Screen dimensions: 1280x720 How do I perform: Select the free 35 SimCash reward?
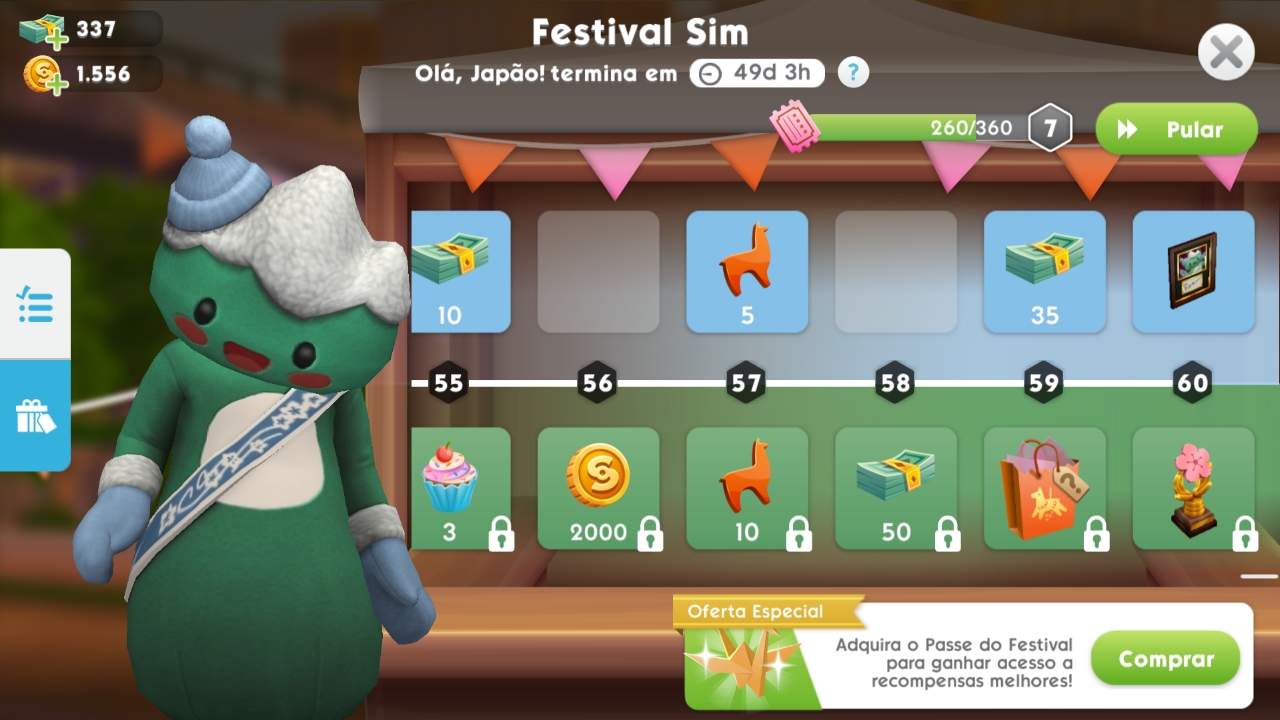click(1044, 272)
